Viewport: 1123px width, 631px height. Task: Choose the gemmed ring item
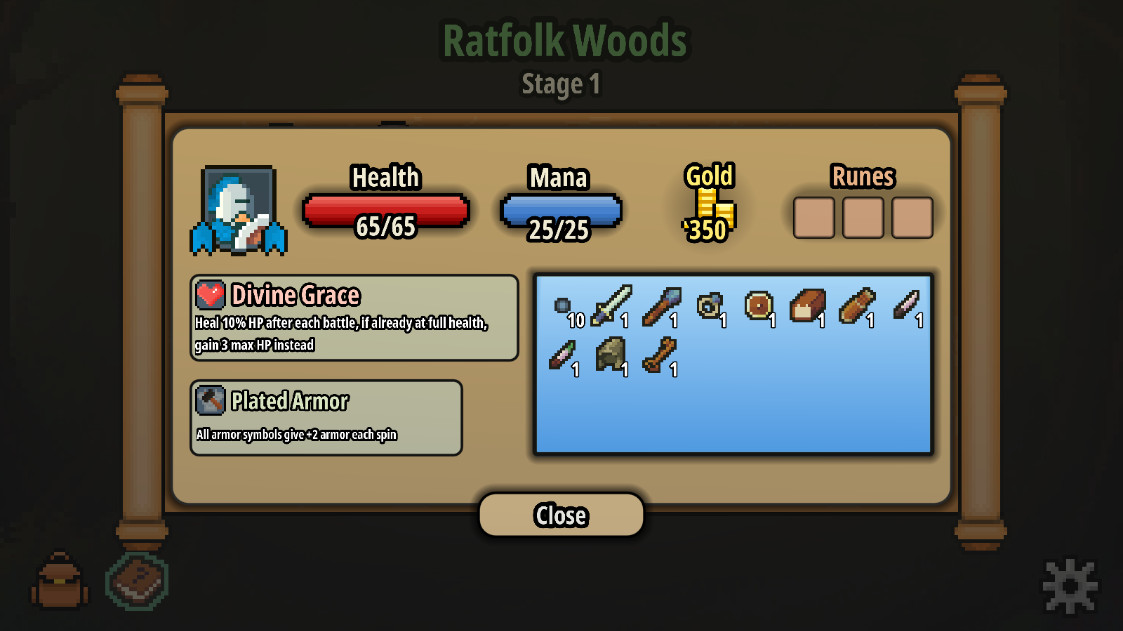pyautogui.click(x=709, y=305)
